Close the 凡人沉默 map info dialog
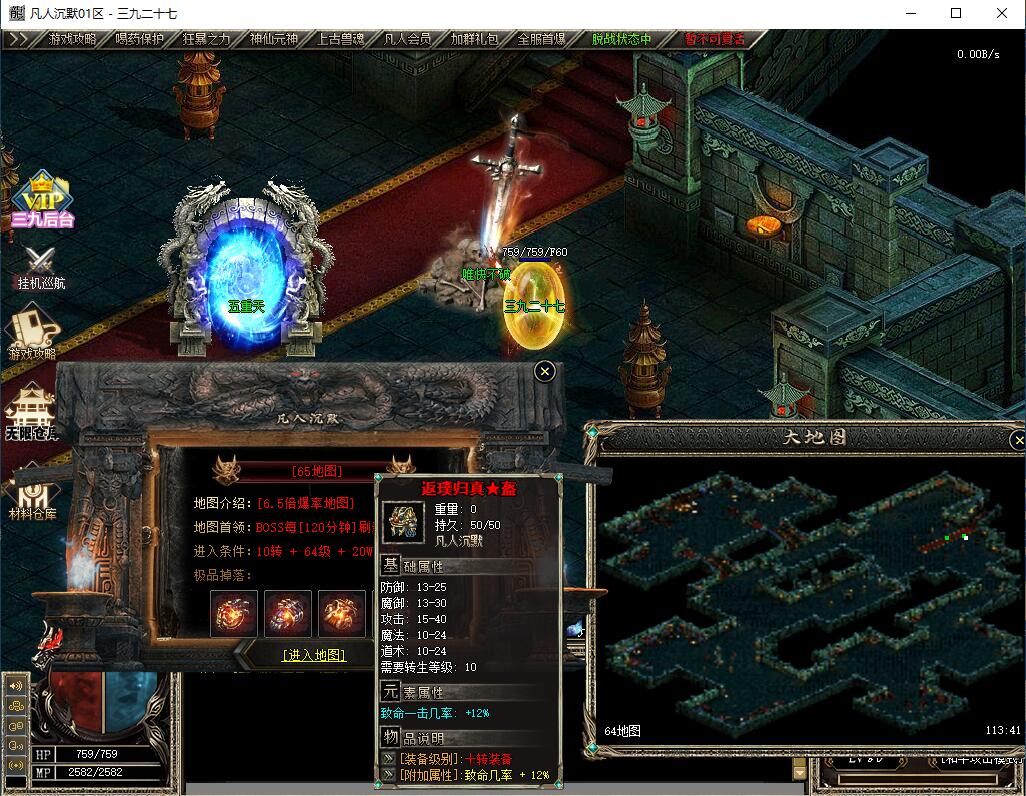The height and width of the screenshot is (796, 1026). (544, 371)
